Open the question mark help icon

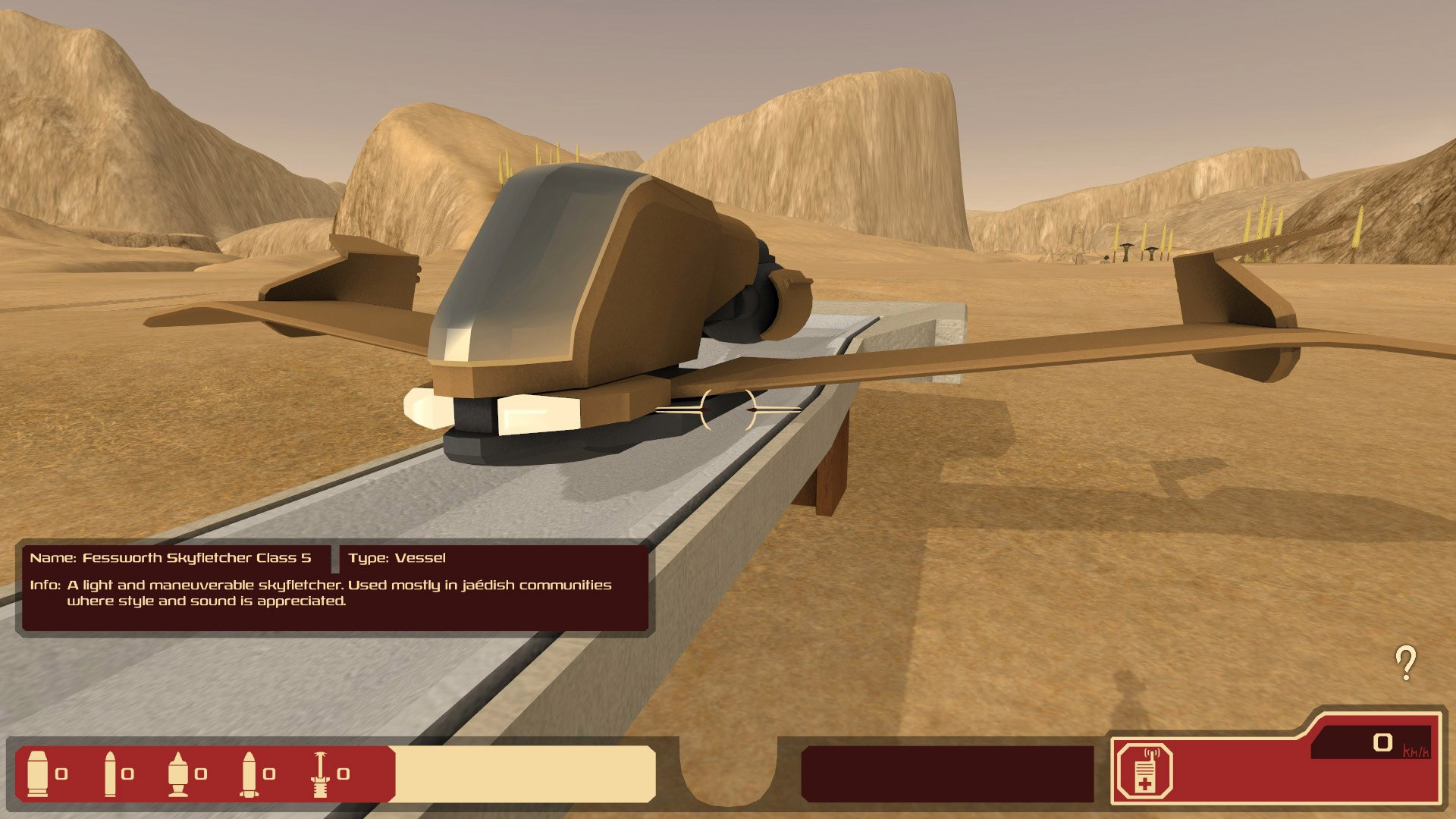pyautogui.click(x=1406, y=663)
